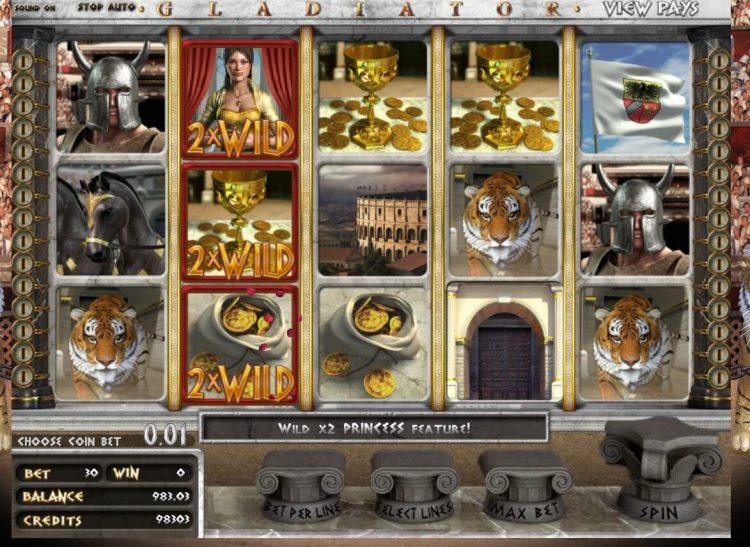Spin the reels with the Spin pillar
Image resolution: width=750 pixels, height=547 pixels.
[x=659, y=482]
